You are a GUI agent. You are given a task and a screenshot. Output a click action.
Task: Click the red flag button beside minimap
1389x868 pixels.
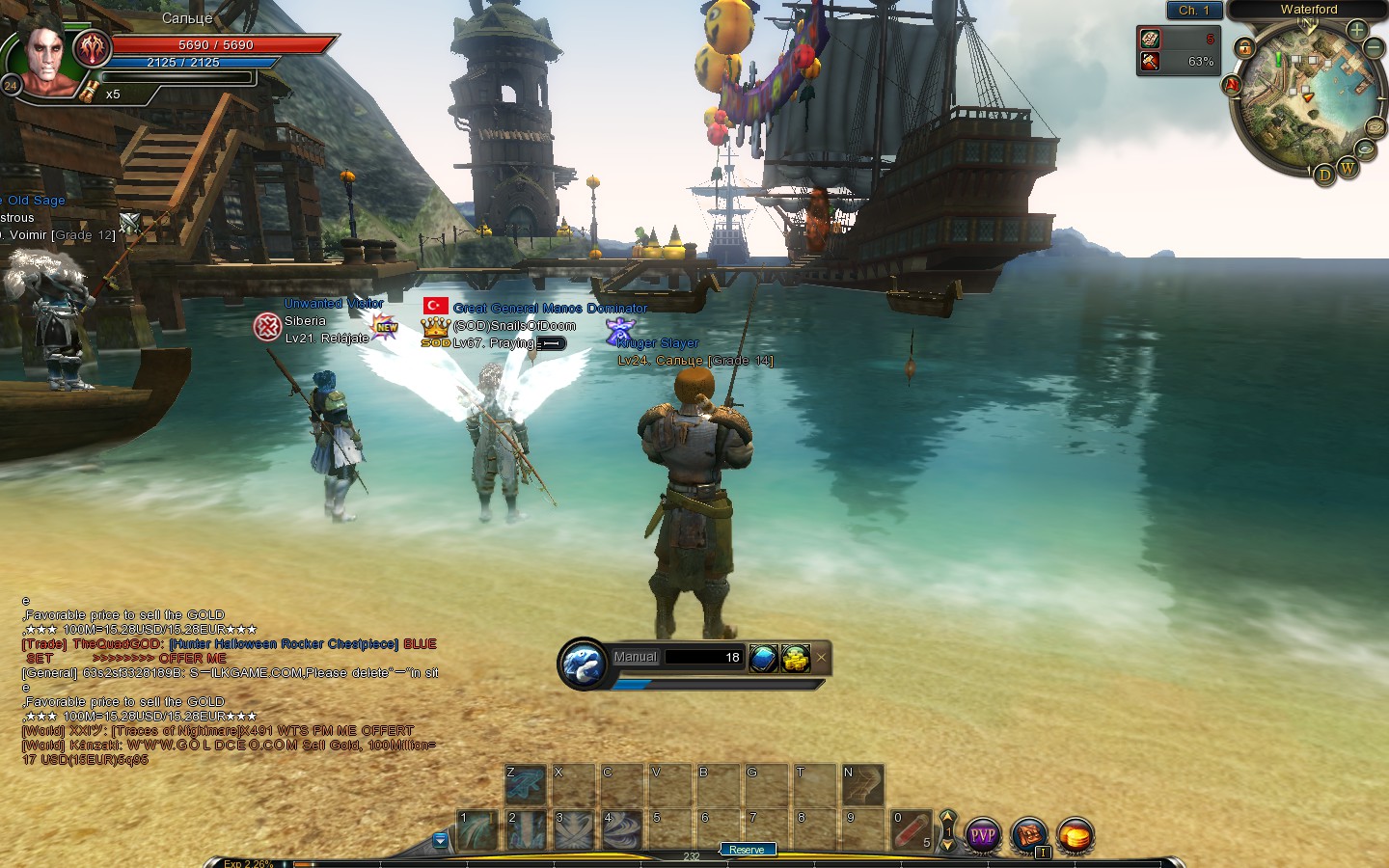point(1232,85)
